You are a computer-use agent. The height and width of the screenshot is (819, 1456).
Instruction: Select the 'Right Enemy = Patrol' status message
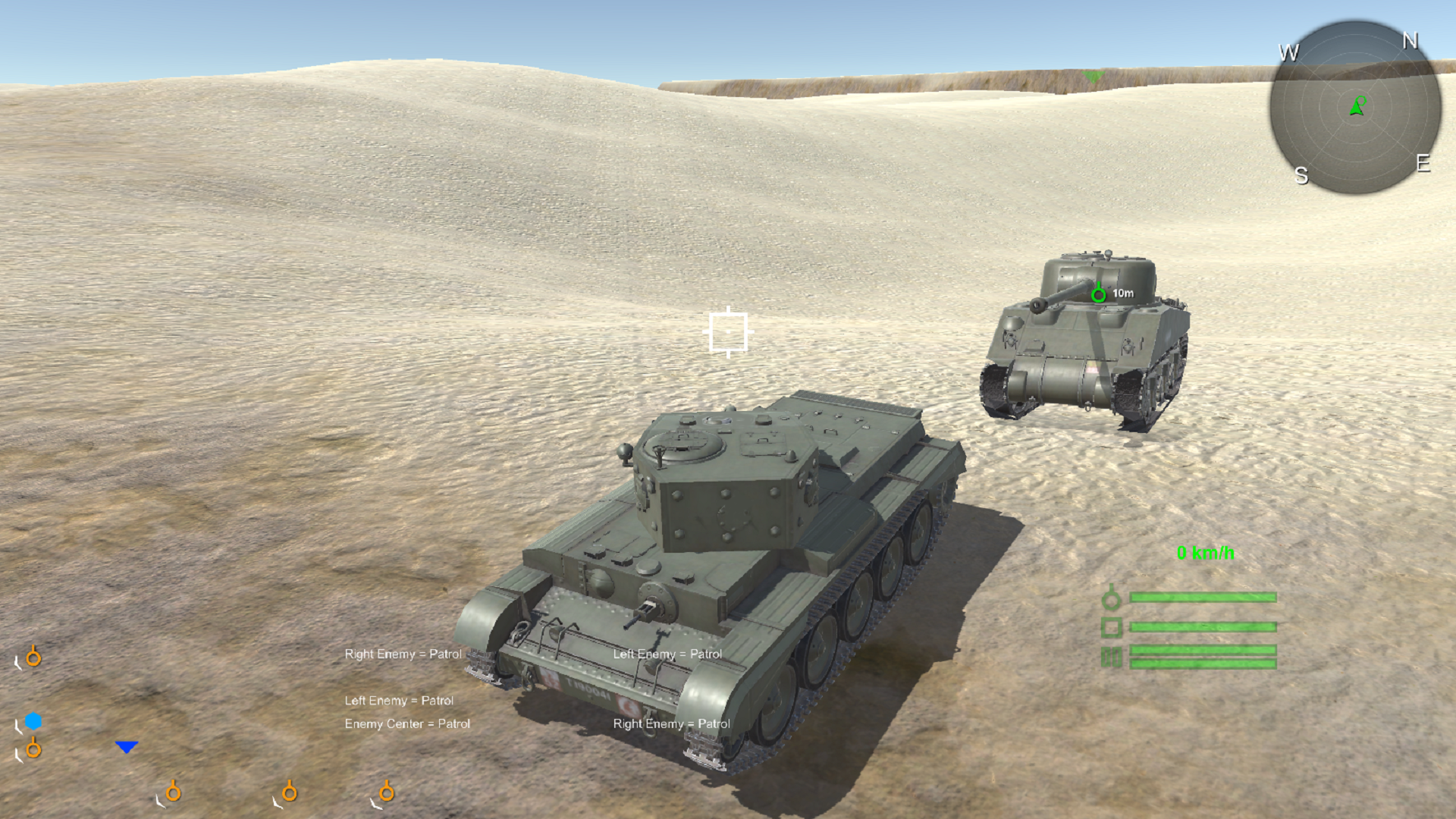pyautogui.click(x=403, y=653)
